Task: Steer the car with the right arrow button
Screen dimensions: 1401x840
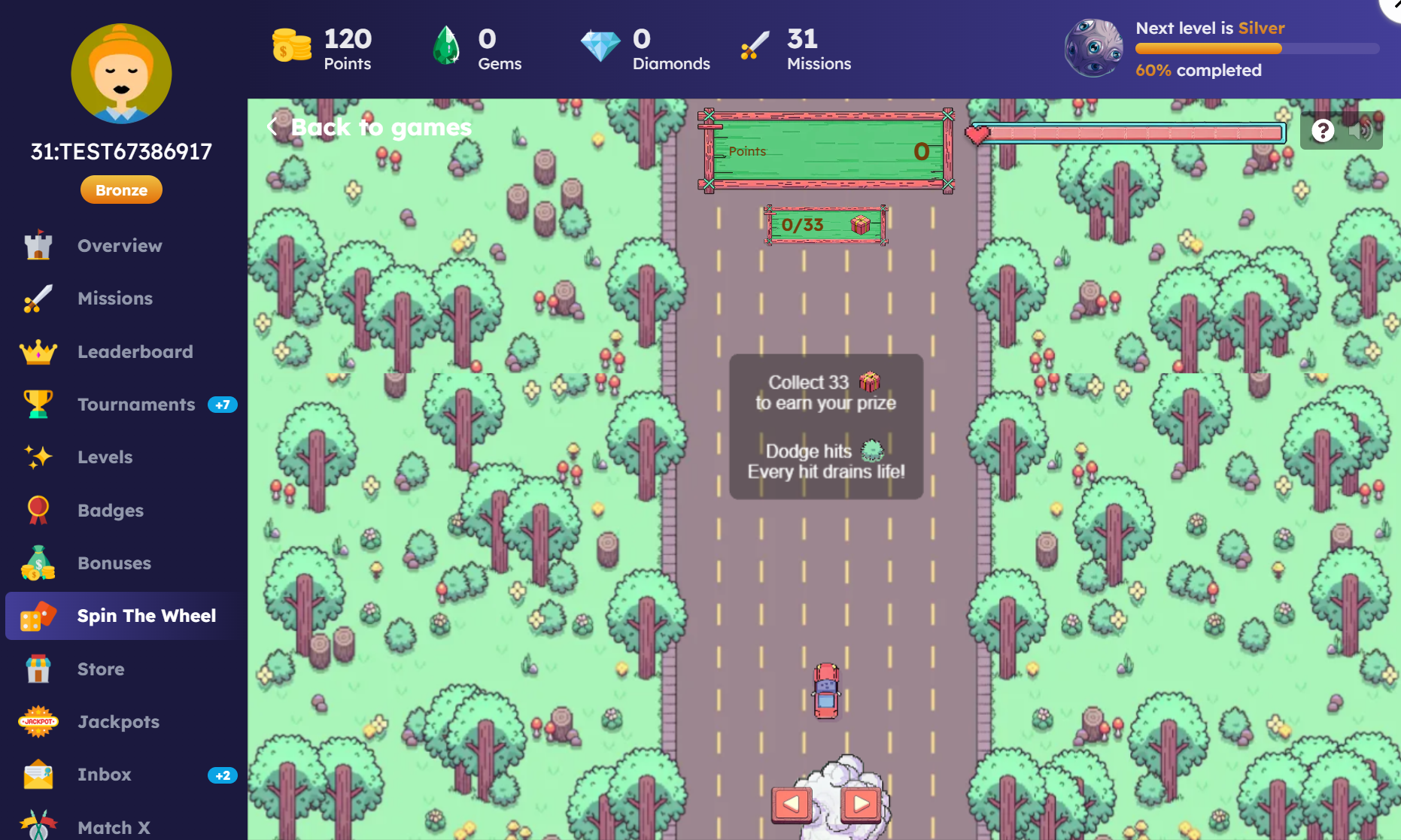Action: pyautogui.click(x=861, y=804)
